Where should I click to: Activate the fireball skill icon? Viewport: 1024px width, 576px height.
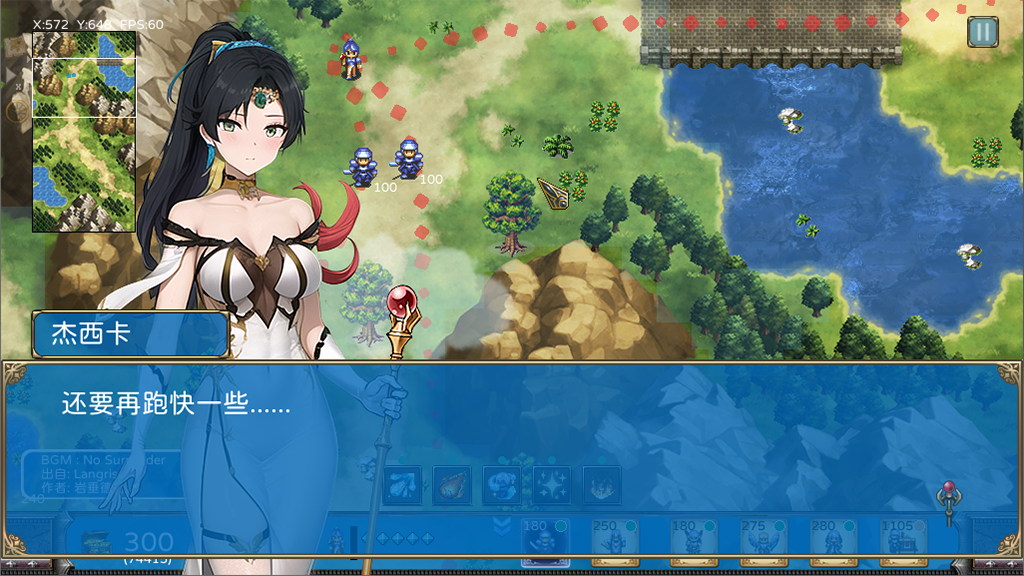click(451, 486)
